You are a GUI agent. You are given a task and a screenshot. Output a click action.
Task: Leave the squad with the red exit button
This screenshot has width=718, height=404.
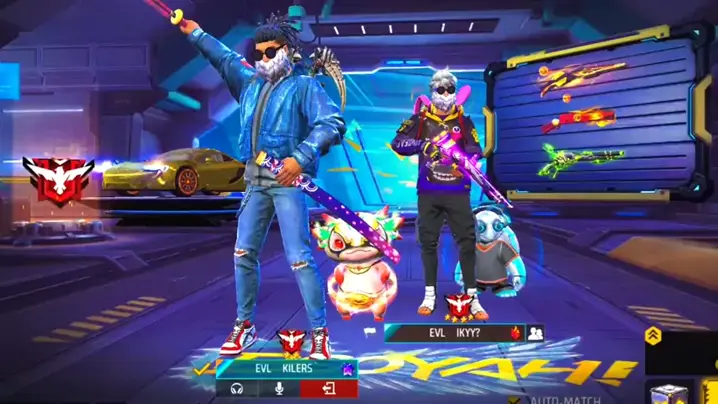click(327, 388)
